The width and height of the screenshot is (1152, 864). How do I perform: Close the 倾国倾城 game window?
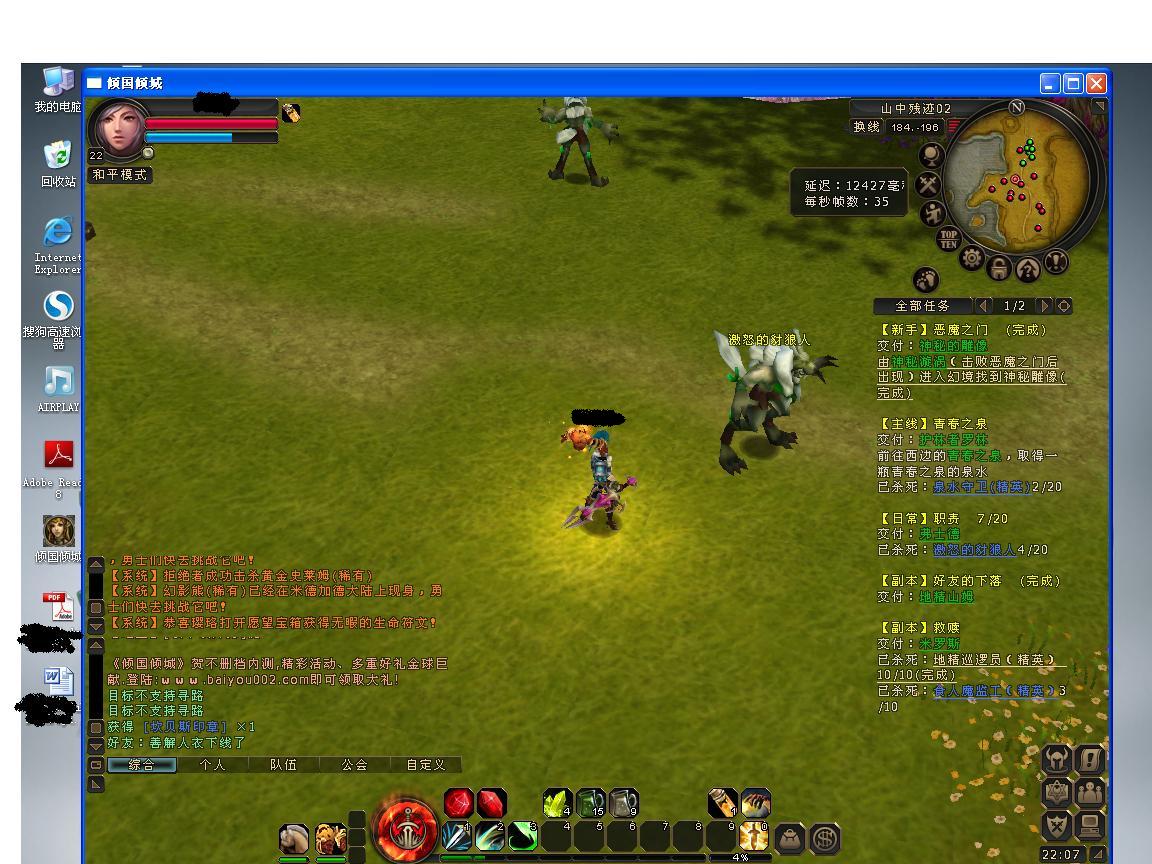coord(1096,83)
